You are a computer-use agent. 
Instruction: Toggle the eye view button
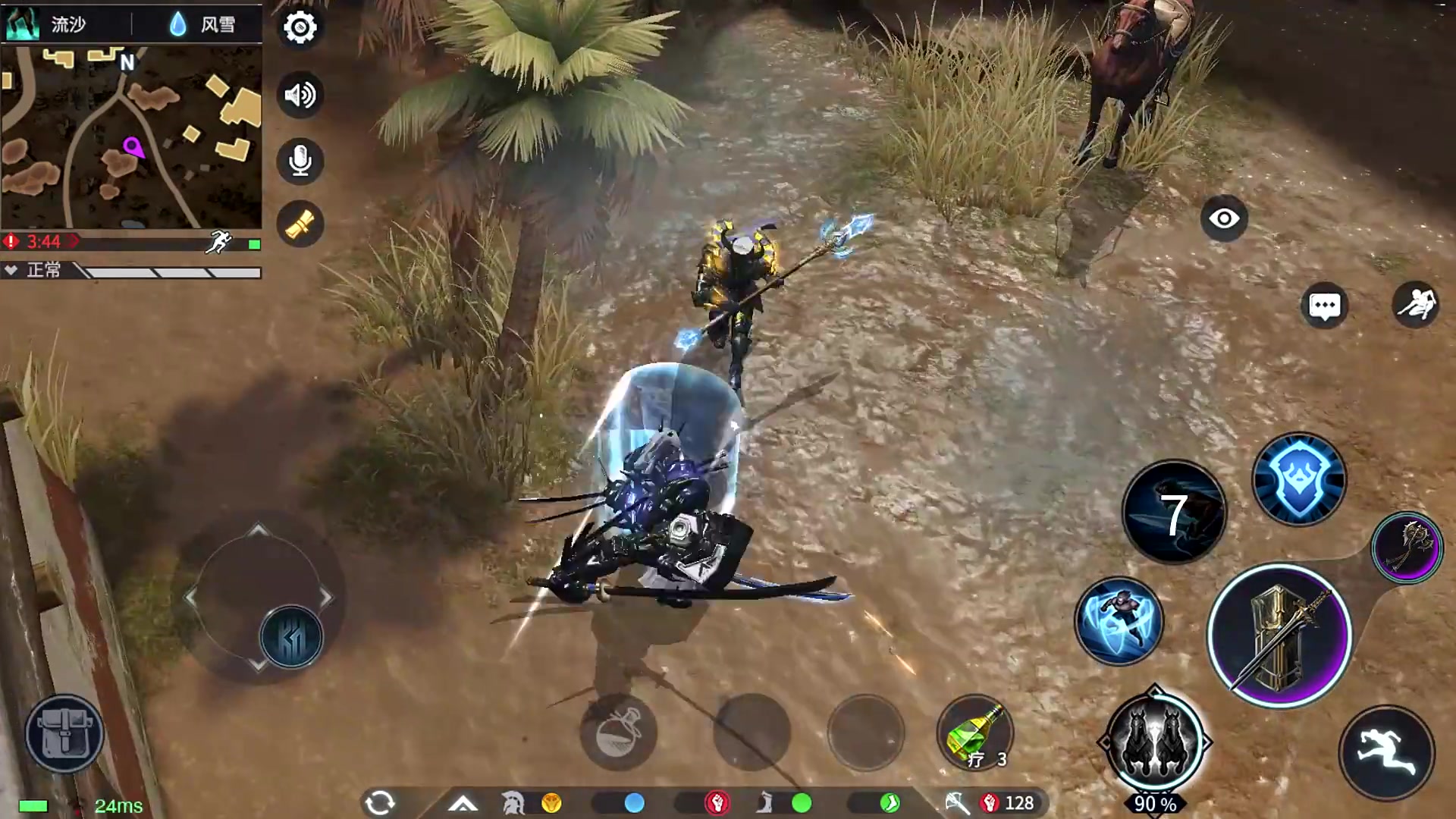tap(1223, 219)
